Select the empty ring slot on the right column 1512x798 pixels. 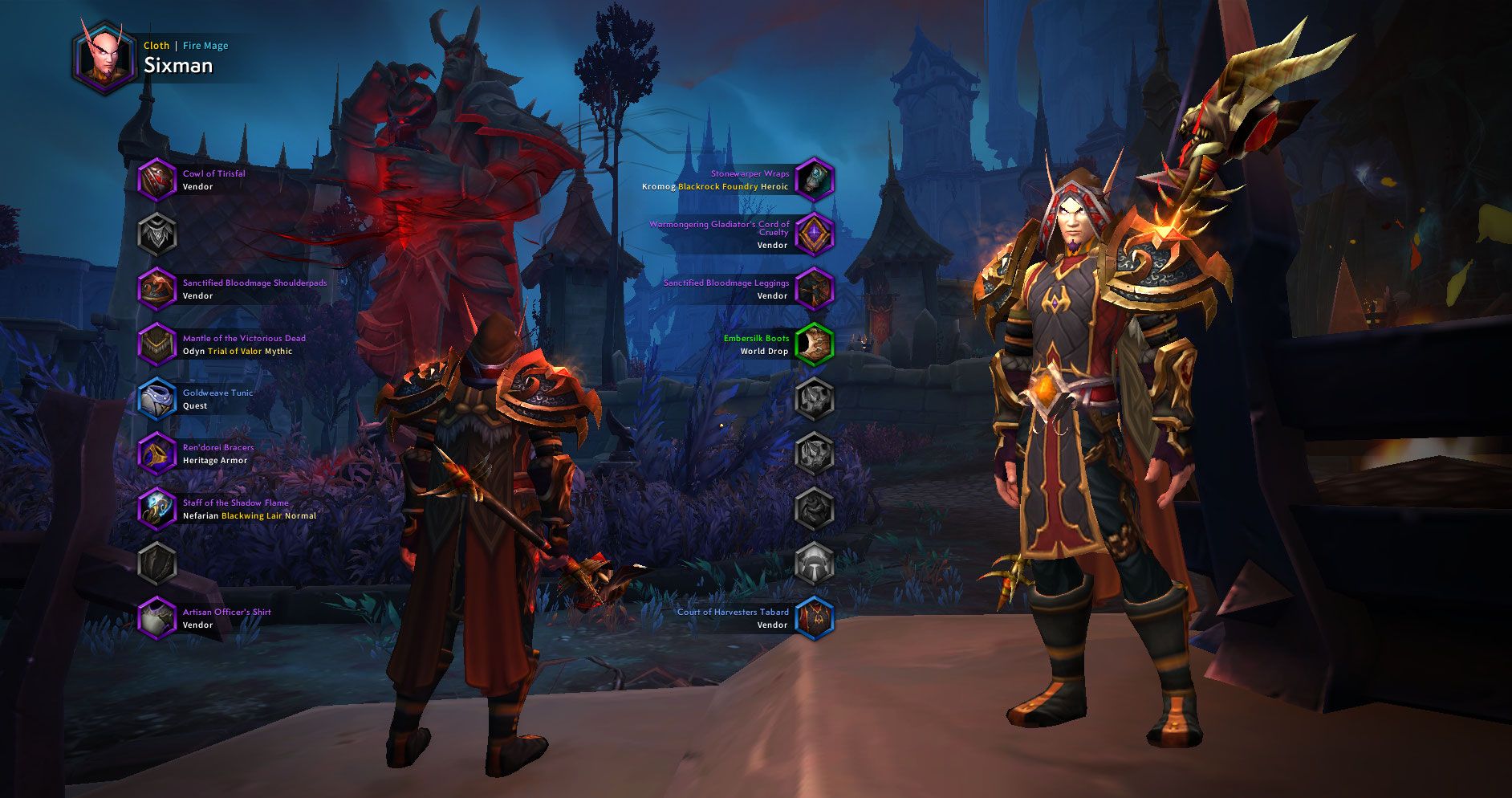[x=815, y=399]
